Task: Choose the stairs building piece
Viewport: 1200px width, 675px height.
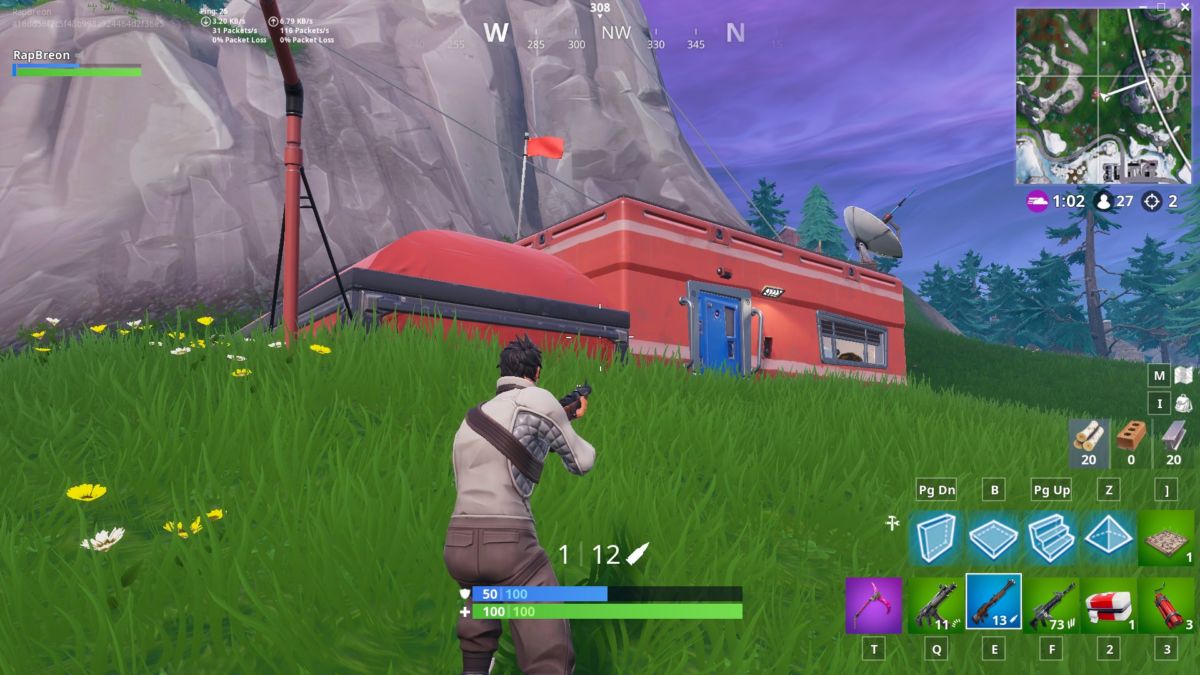Action: tap(1051, 538)
